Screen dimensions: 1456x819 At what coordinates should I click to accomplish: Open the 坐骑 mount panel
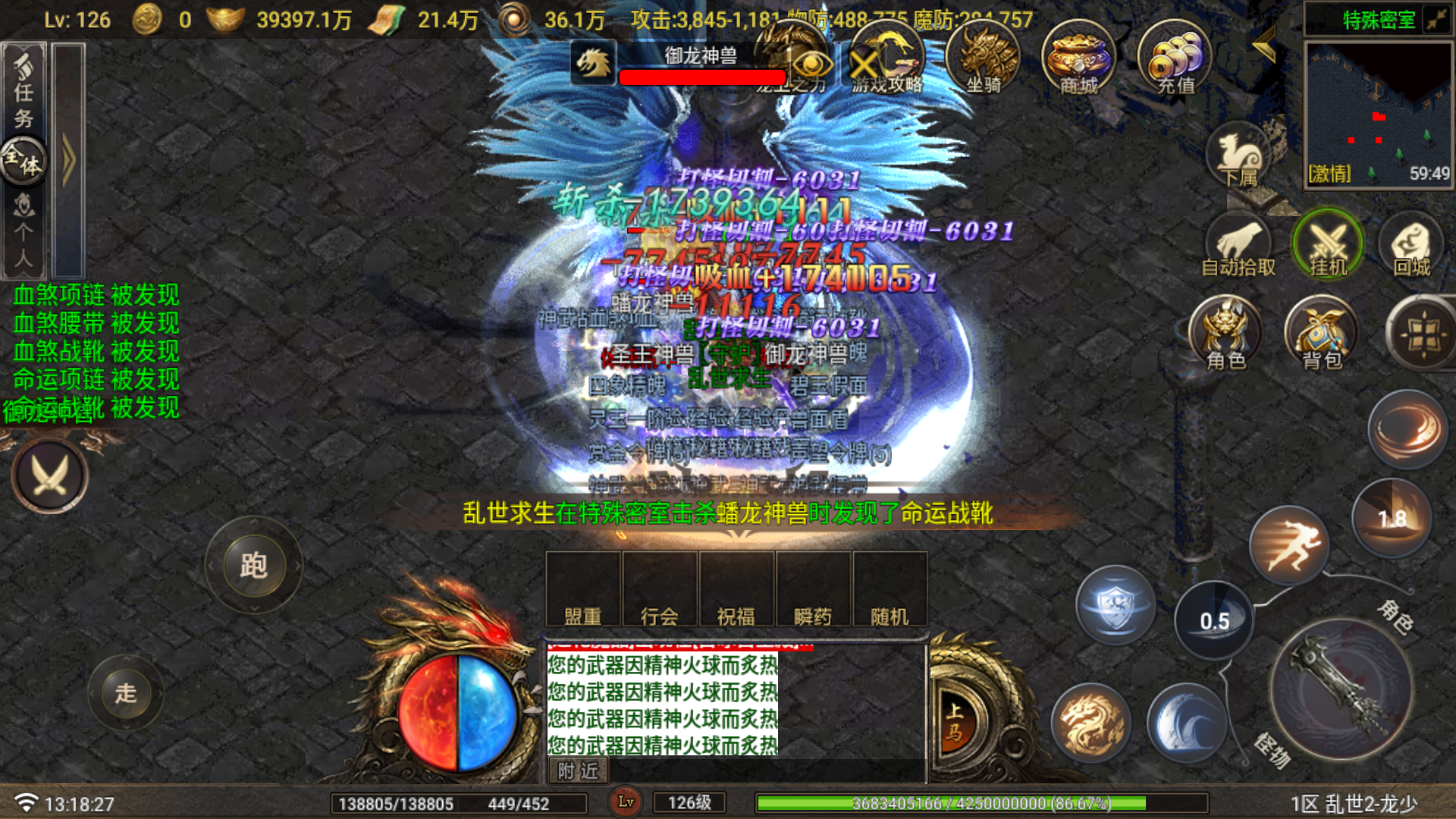pos(984,61)
